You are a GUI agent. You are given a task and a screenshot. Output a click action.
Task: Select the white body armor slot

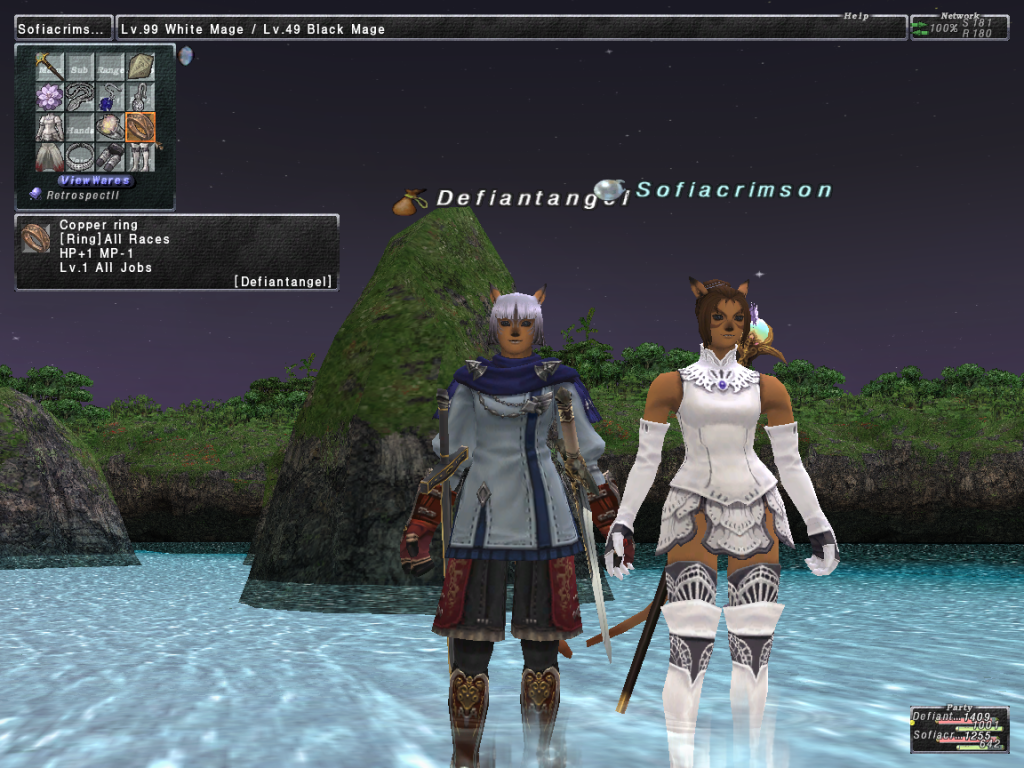(x=50, y=127)
